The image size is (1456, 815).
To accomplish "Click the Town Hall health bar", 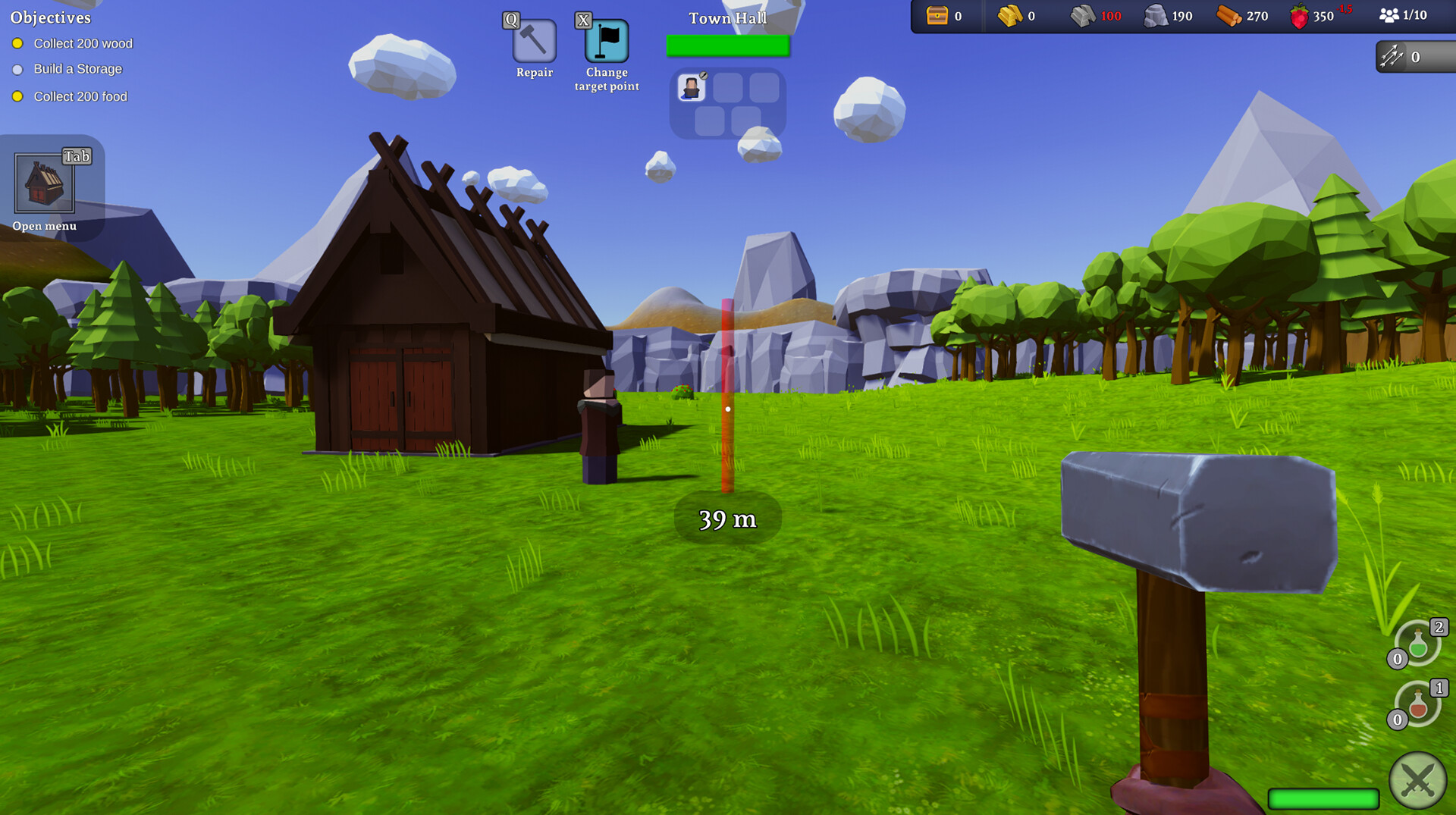I will [x=728, y=46].
